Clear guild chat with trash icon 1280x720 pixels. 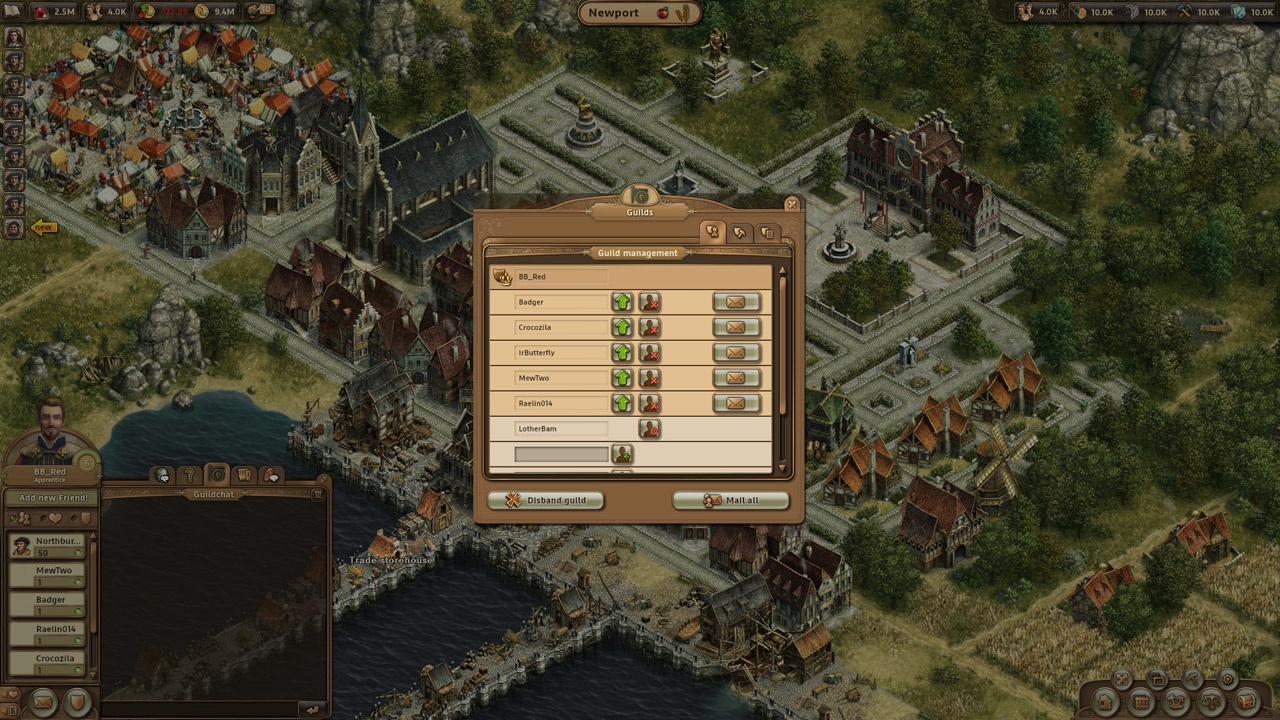pyautogui.click(x=318, y=494)
